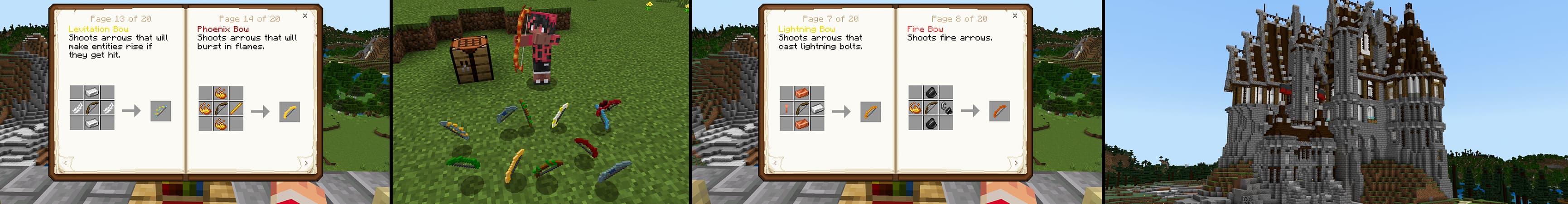Pick the center bow in Levitation Bow recipe

pos(92,108)
